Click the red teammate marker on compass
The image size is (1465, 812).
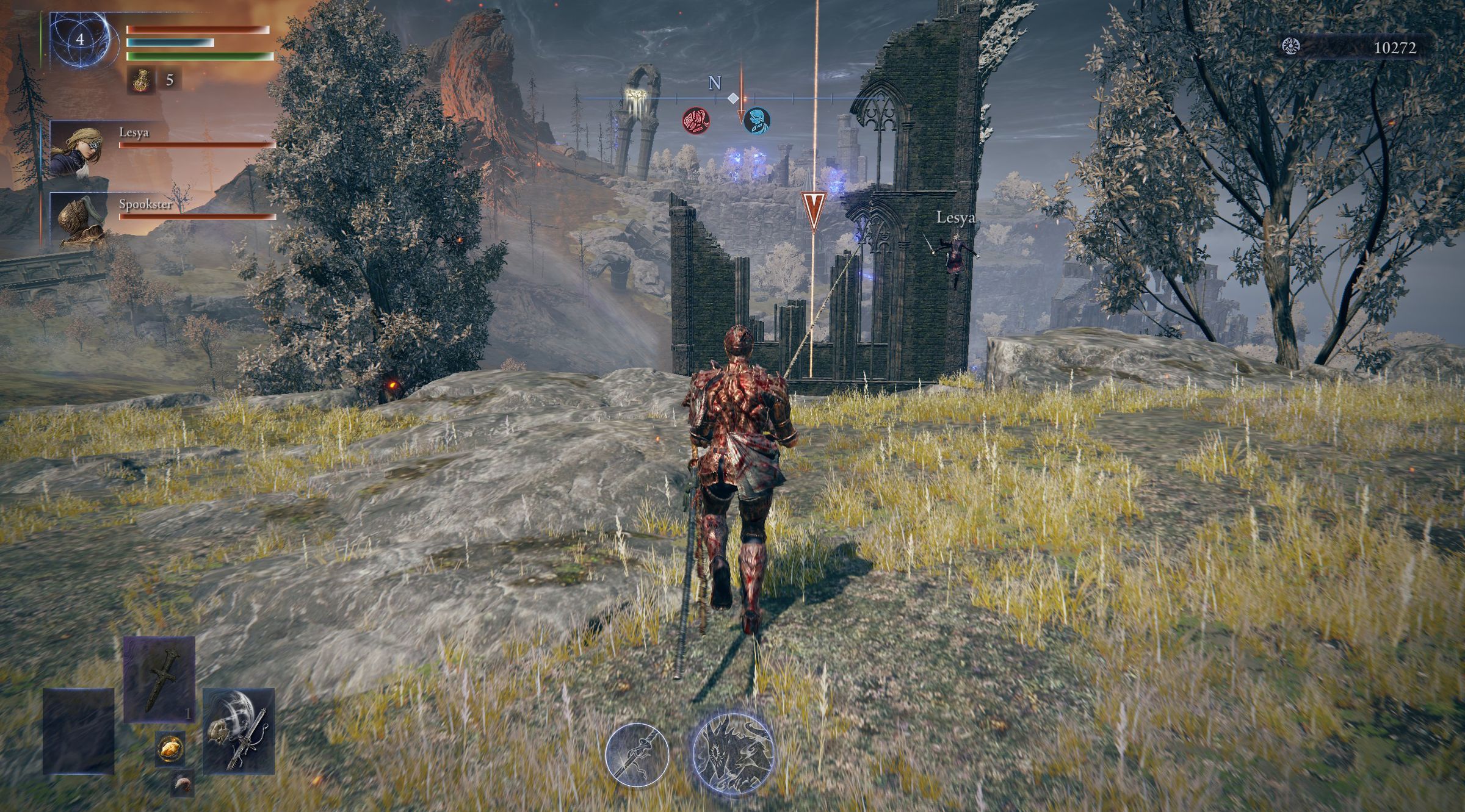click(x=696, y=120)
